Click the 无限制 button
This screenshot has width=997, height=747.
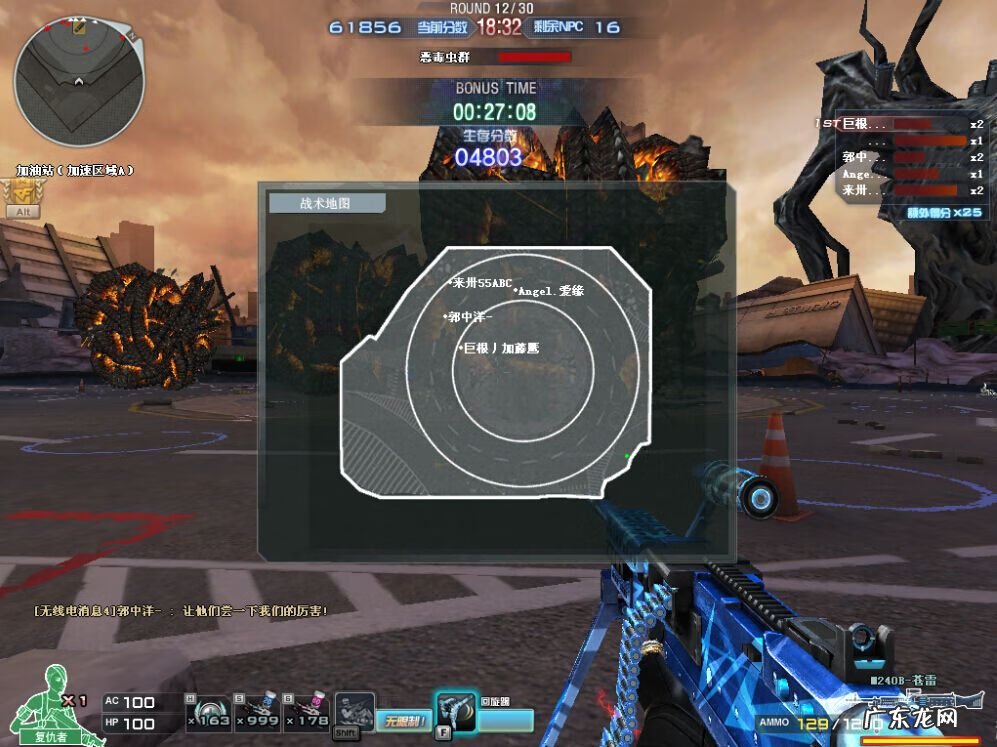click(404, 720)
